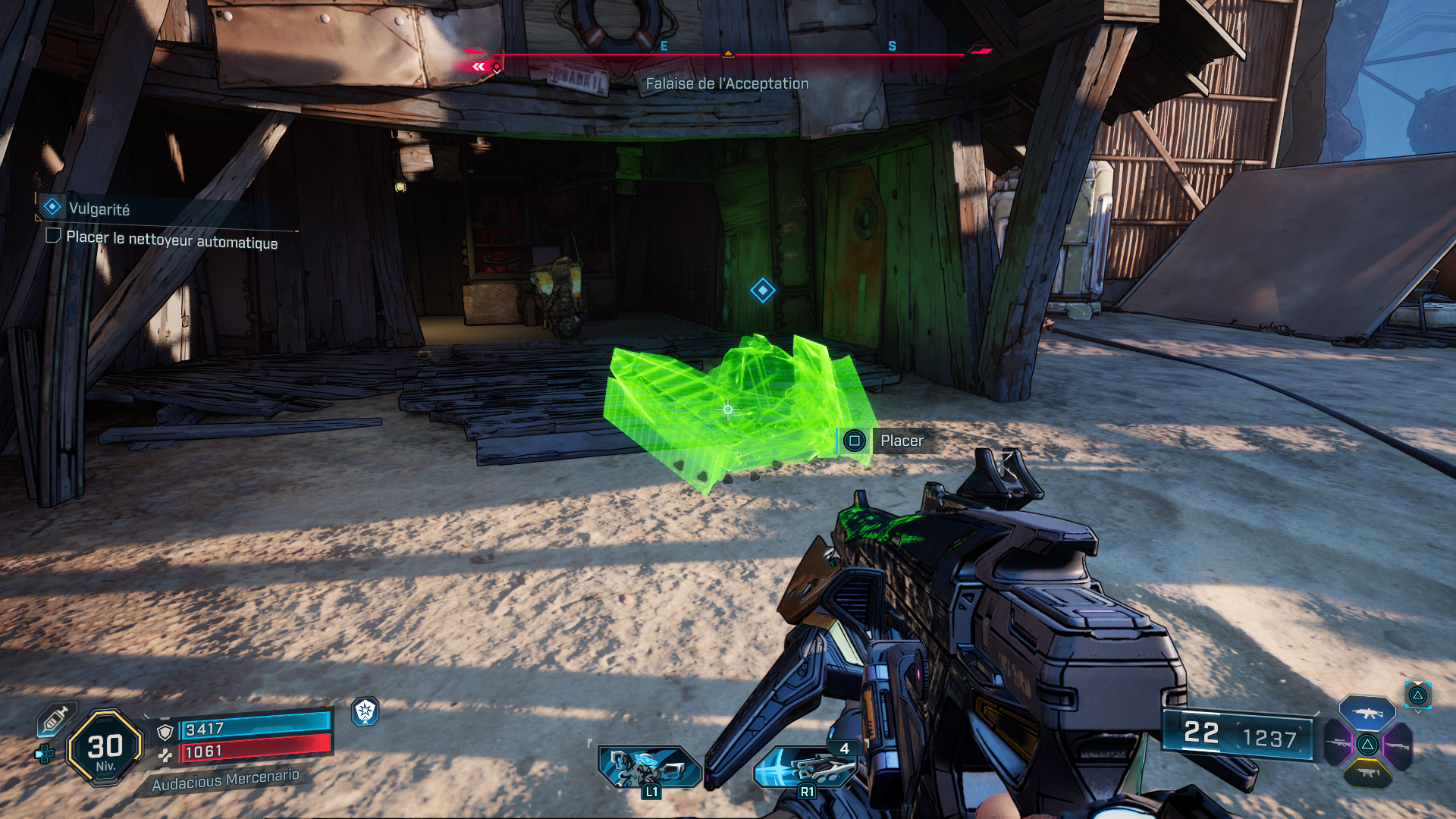The image size is (1456, 819).
Task: Select the assault rifle in the weapon wheel
Action: (x=1367, y=714)
